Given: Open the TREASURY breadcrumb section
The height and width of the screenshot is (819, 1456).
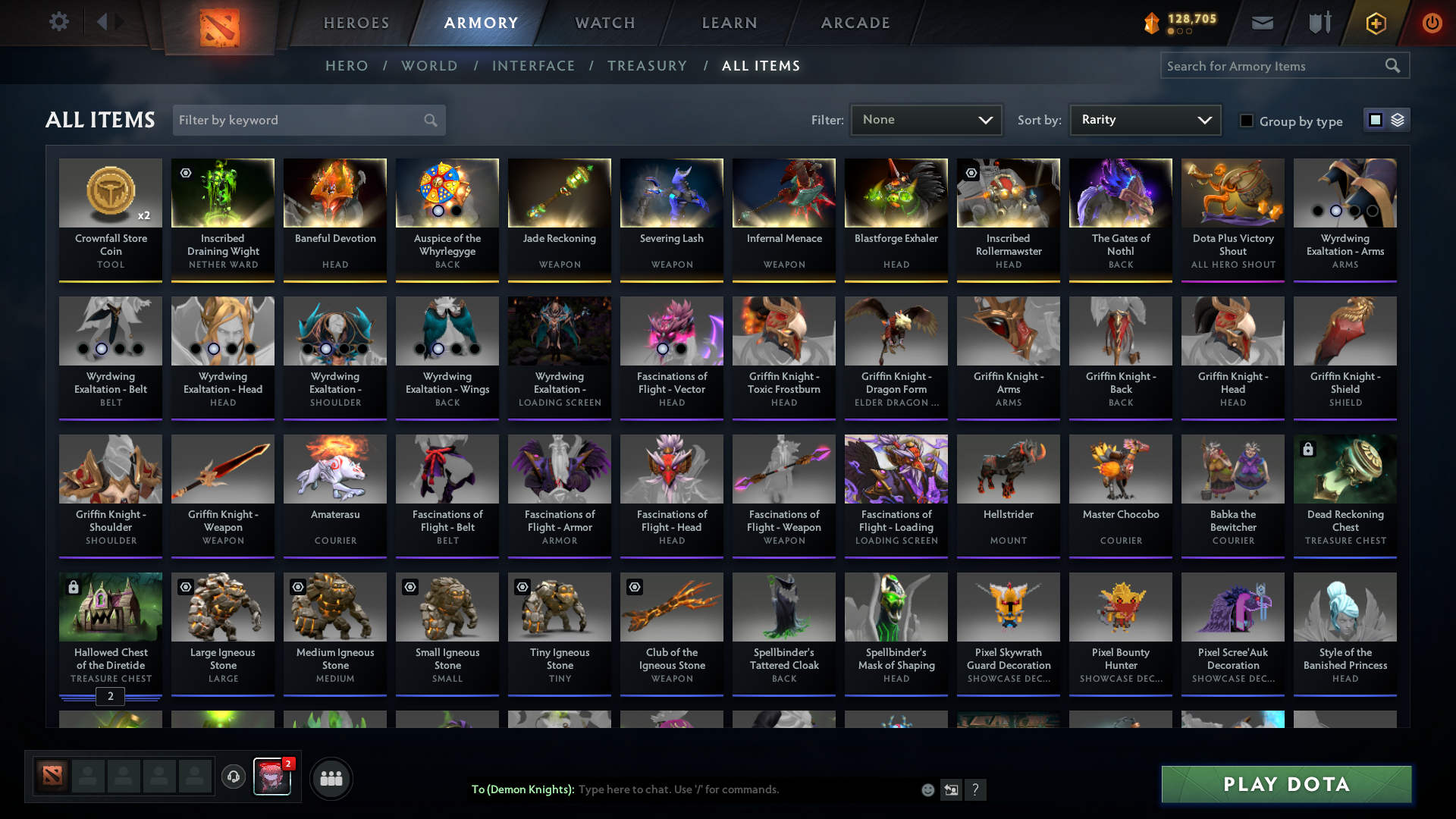Looking at the screenshot, I should pyautogui.click(x=647, y=66).
